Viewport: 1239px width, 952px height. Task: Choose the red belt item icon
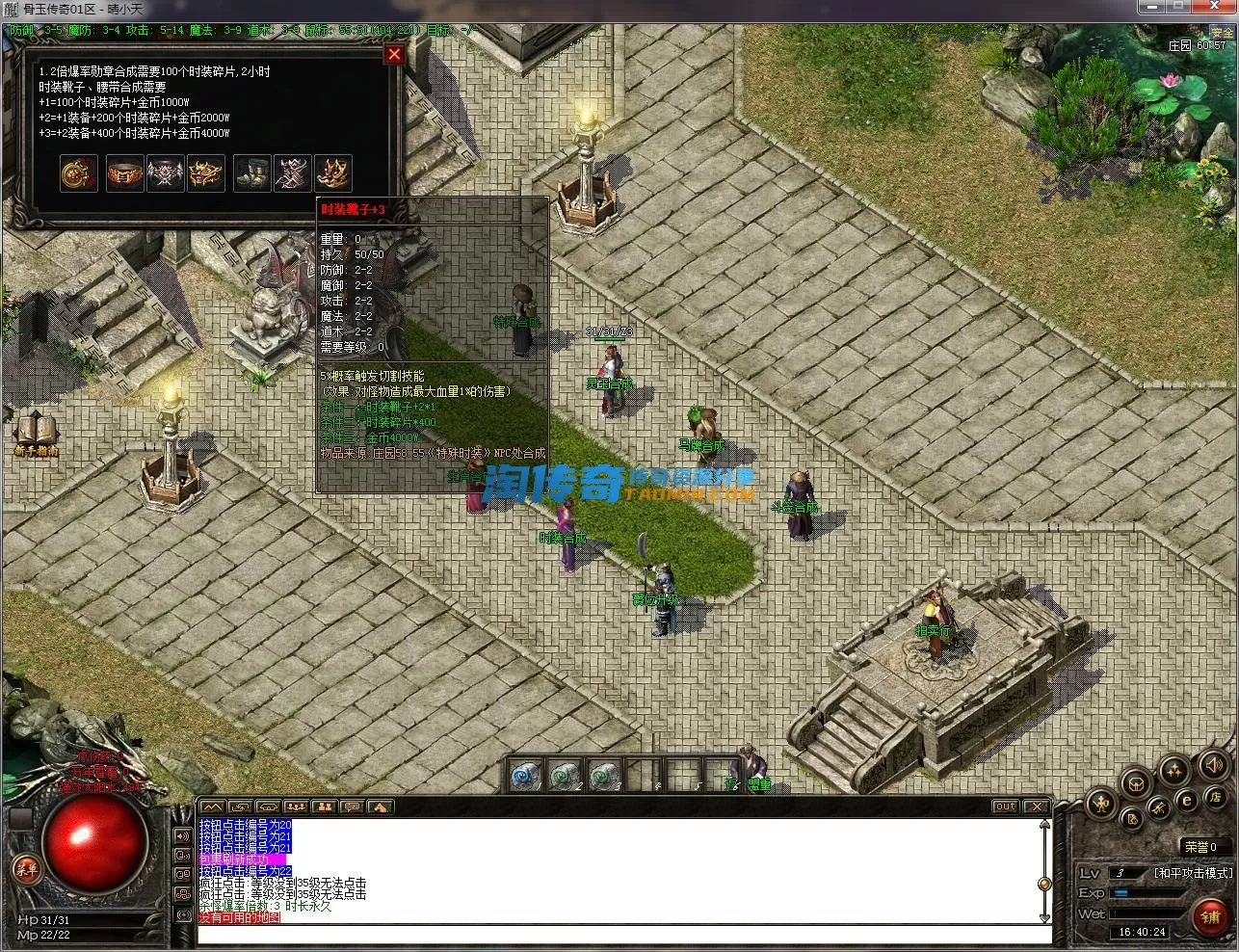click(124, 173)
